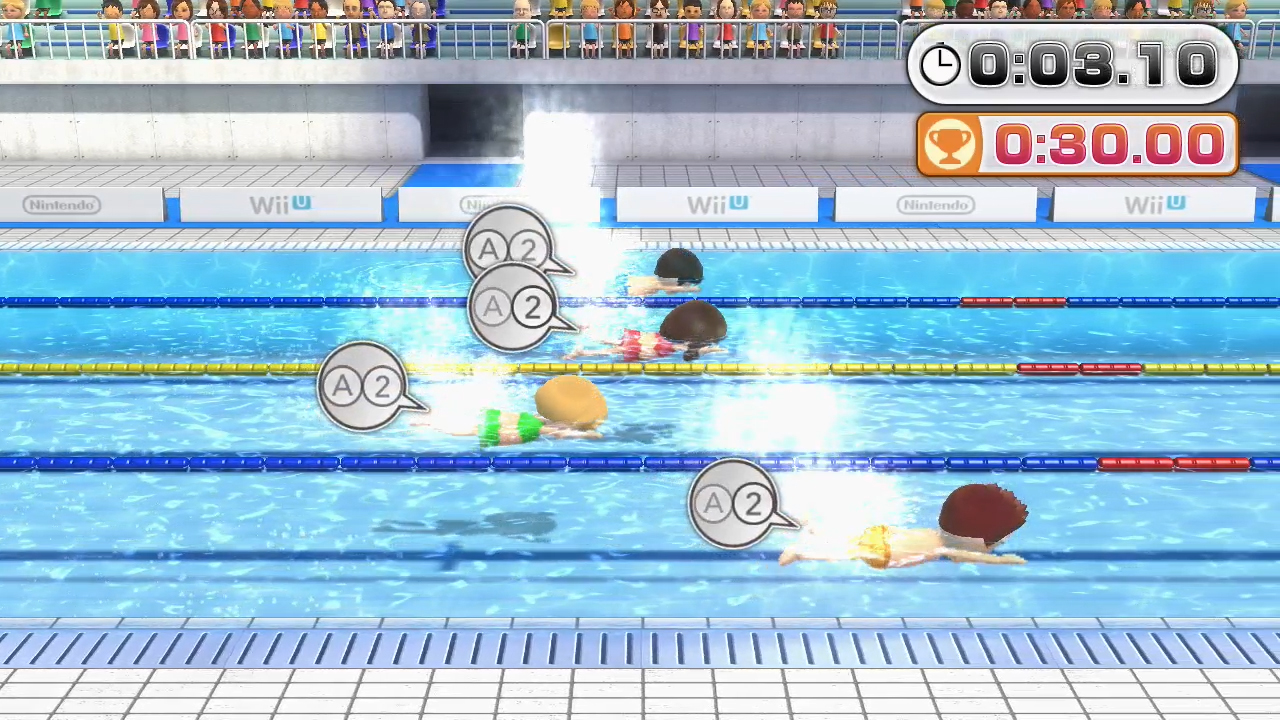This screenshot has width=1280, height=720.
Task: Select the trophy icon on the goal time
Action: pos(949,144)
